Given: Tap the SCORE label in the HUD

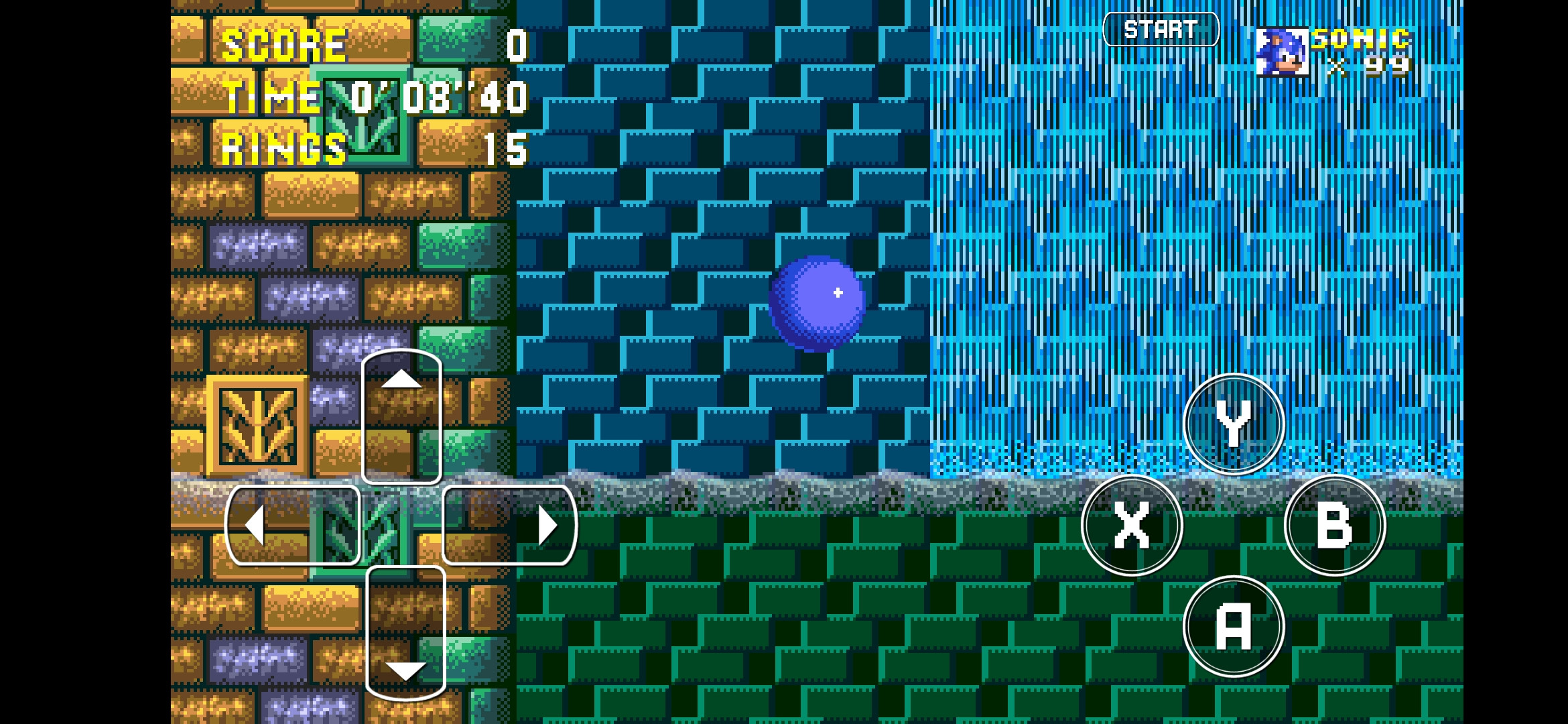Looking at the screenshot, I should [285, 46].
